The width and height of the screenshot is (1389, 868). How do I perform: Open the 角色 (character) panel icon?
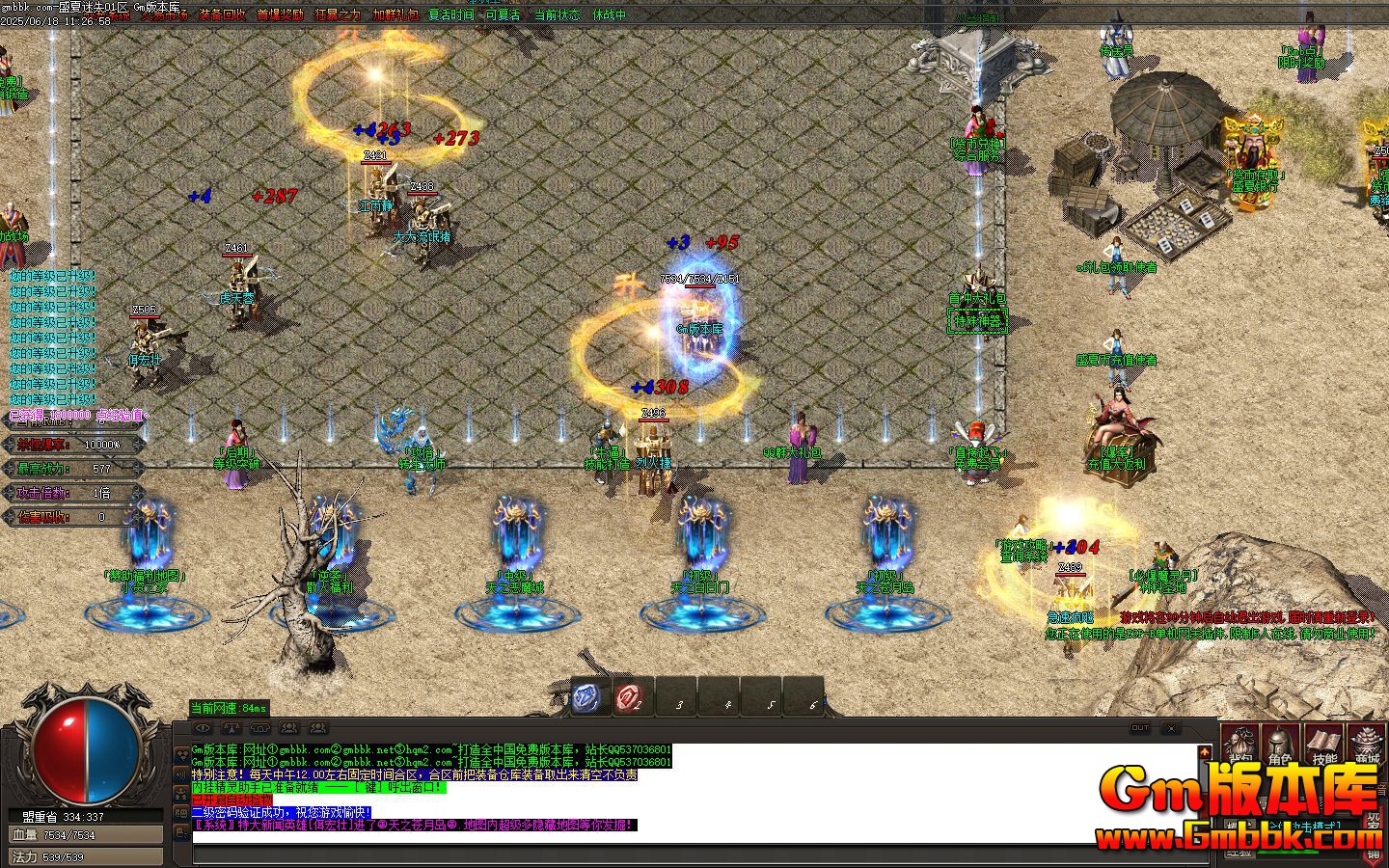[x=1280, y=743]
